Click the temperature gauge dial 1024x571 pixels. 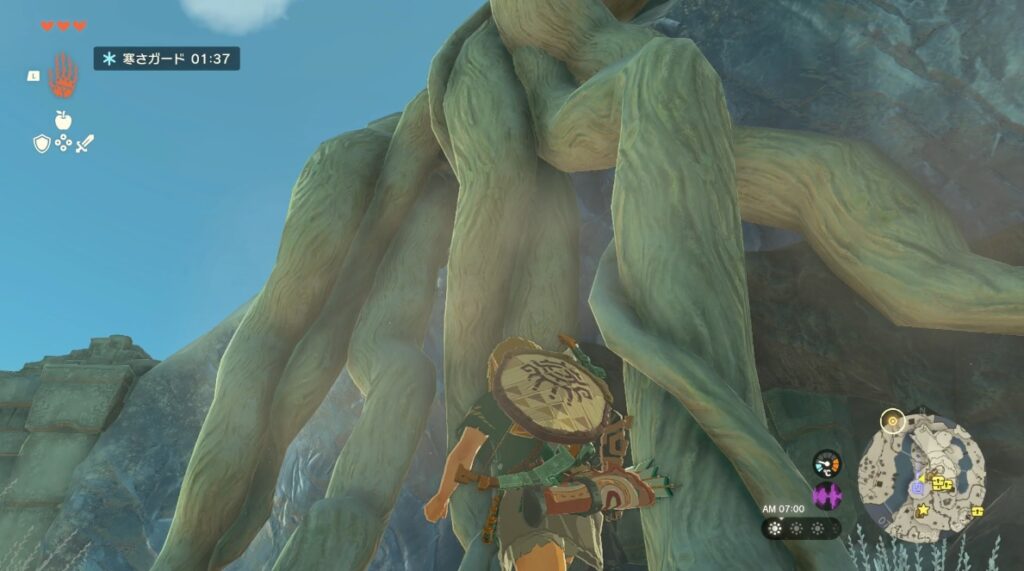[827, 463]
